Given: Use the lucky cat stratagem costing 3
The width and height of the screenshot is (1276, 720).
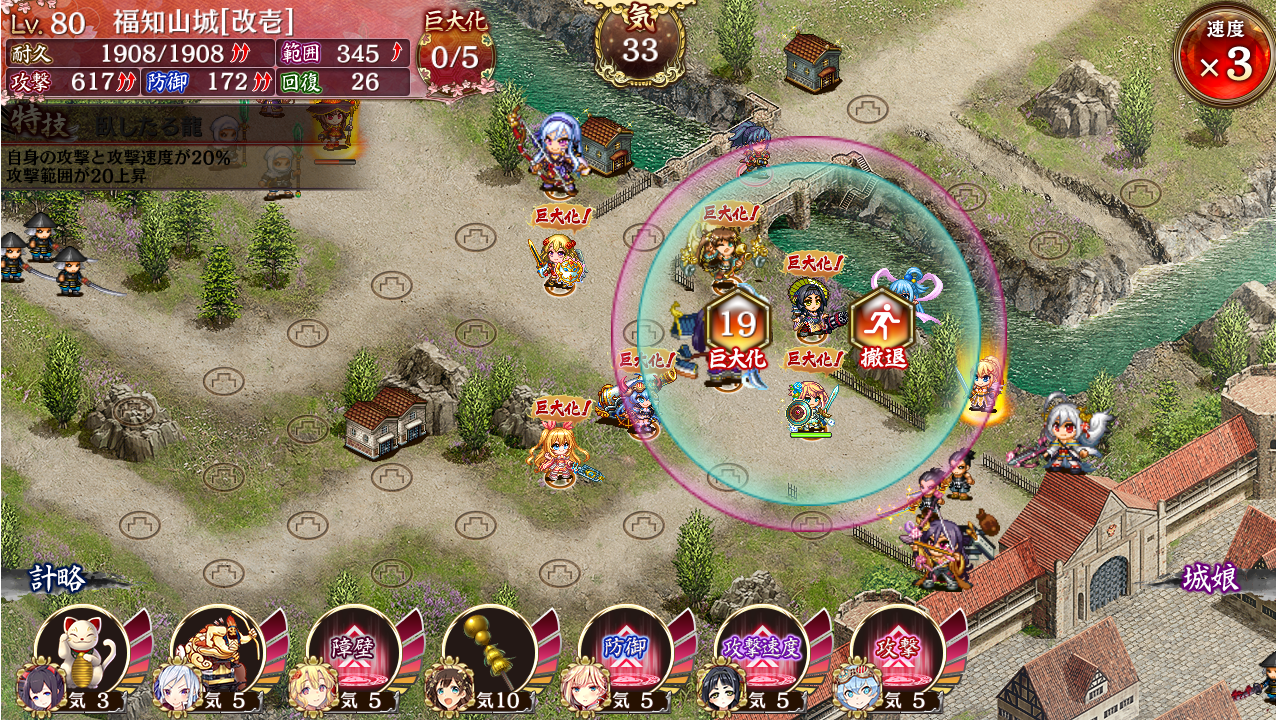Looking at the screenshot, I should (x=82, y=652).
